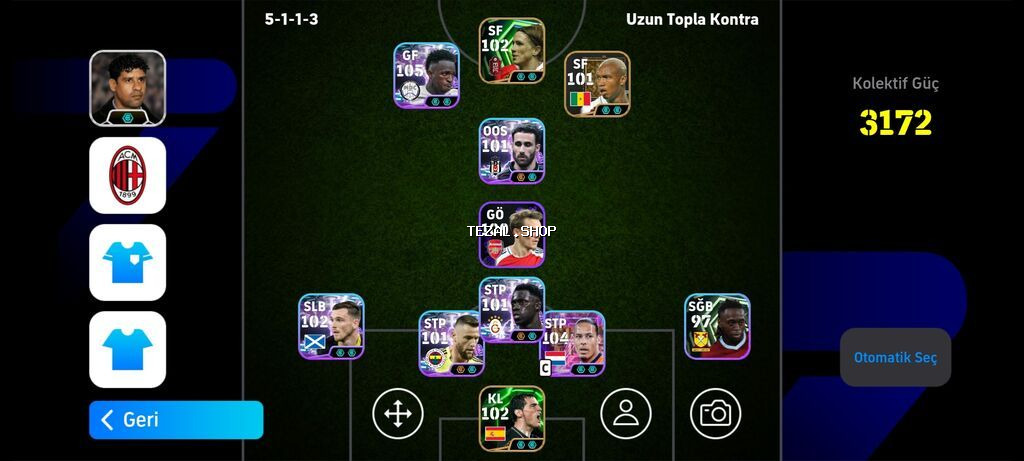This screenshot has width=1024, height=461.
Task: Select the SF 101 Senegal striker card
Action: (x=597, y=84)
